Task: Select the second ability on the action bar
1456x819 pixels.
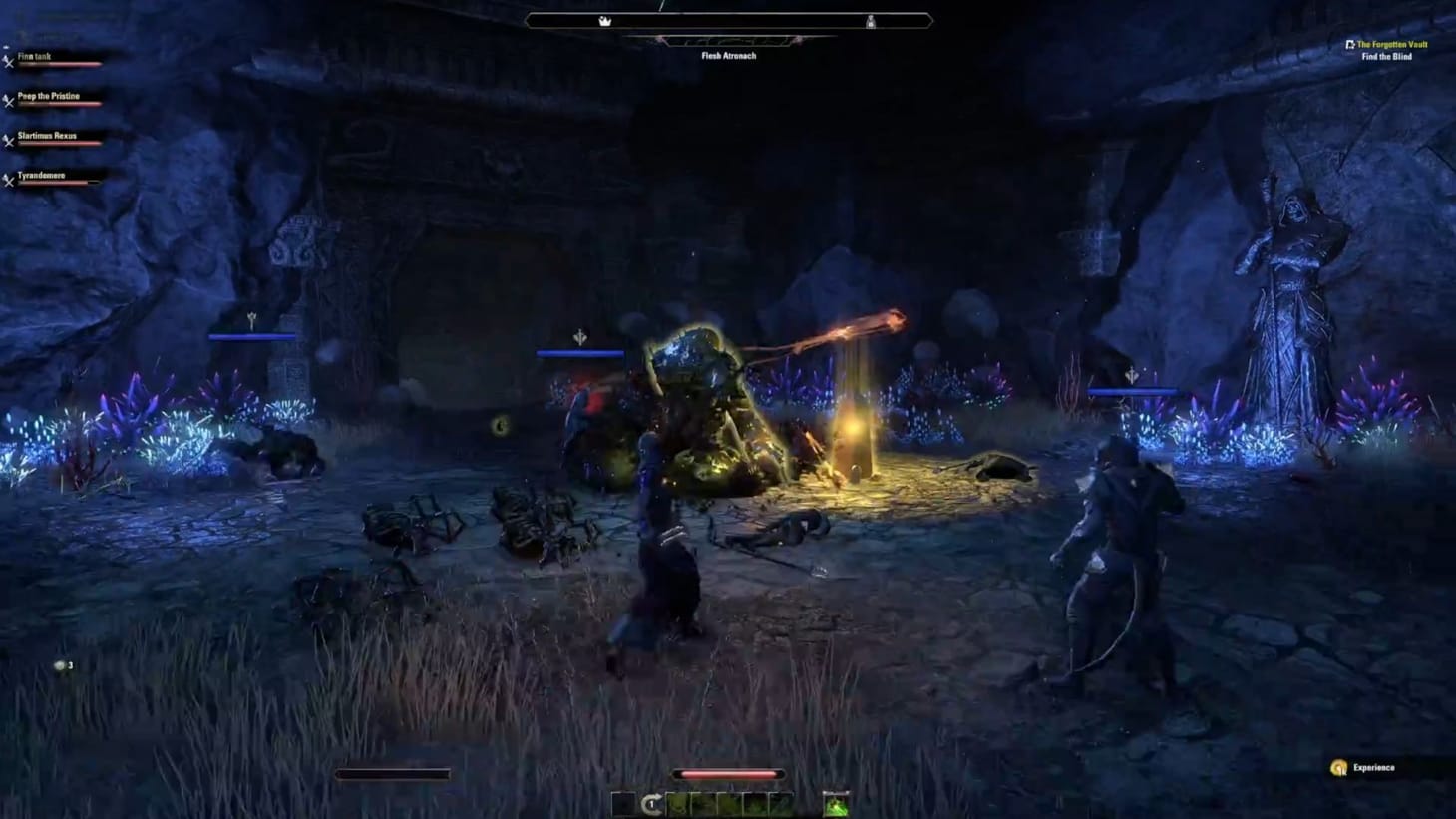Action: [703, 803]
